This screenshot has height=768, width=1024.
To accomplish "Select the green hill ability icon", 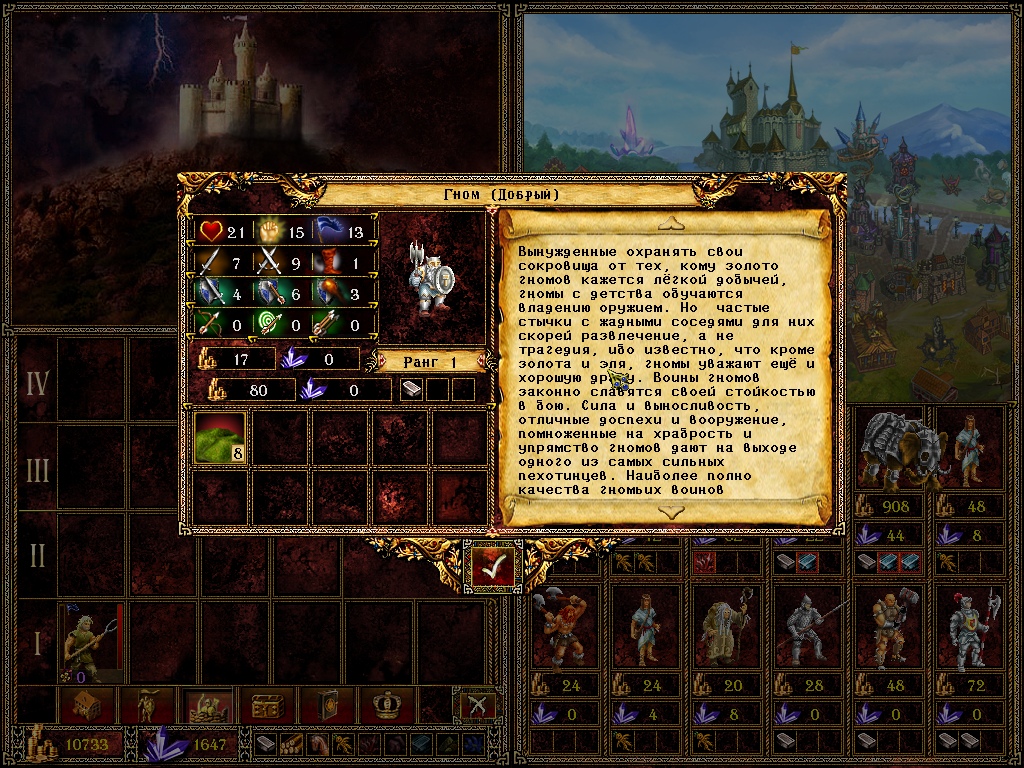I will 220,437.
